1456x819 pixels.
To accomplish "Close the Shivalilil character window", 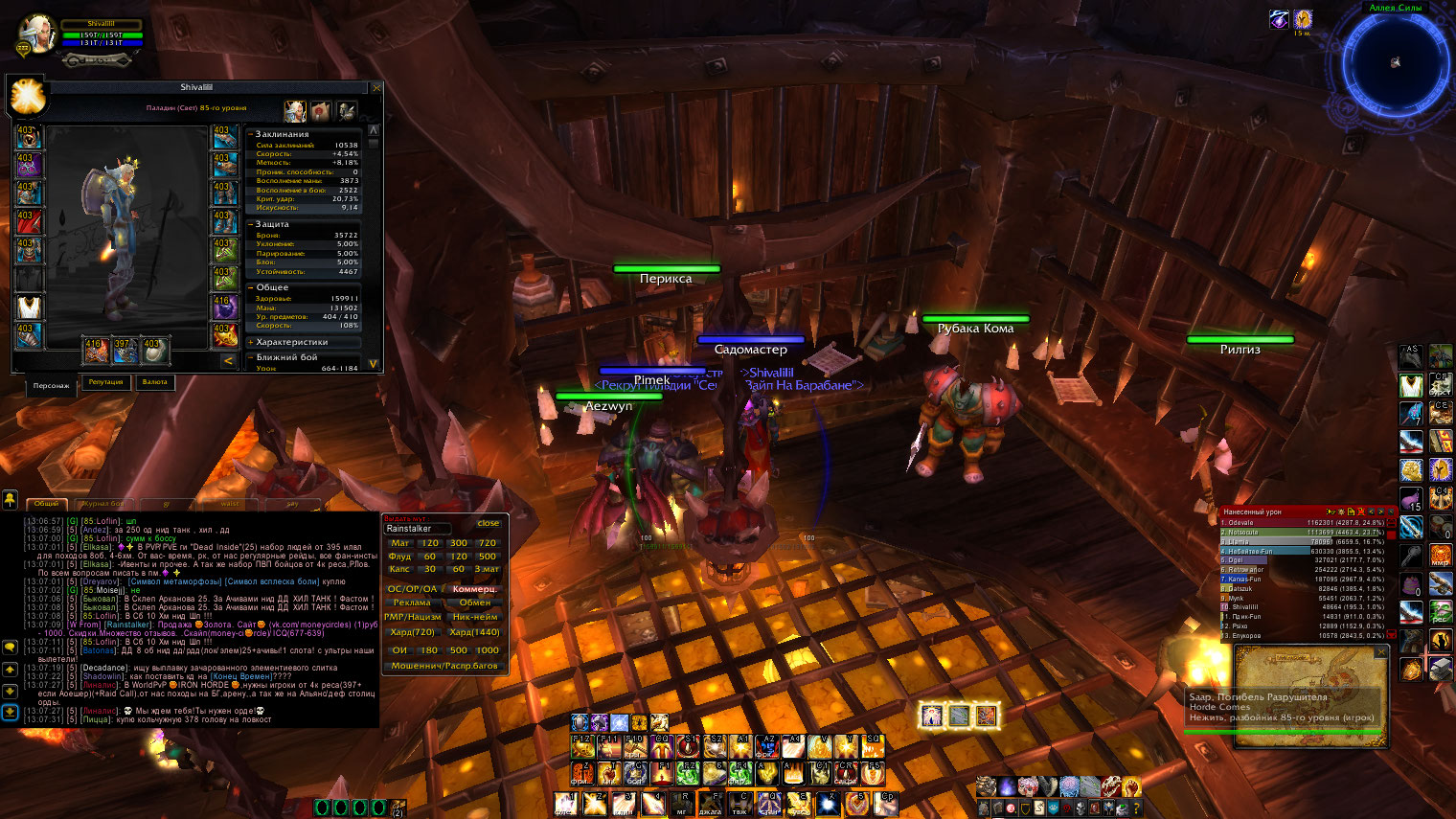I will tap(376, 88).
